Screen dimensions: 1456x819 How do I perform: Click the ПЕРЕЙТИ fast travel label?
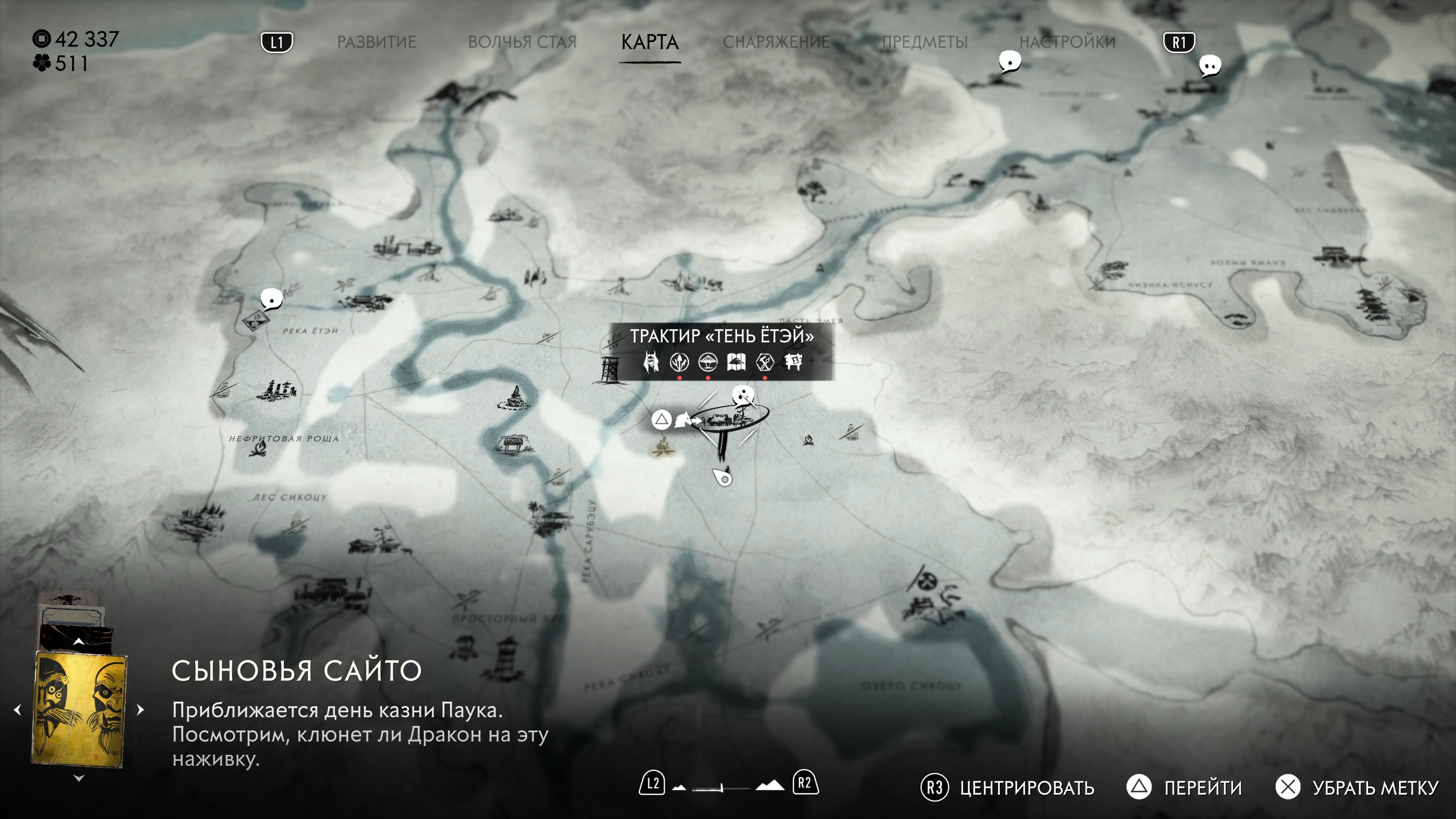pos(1203,788)
